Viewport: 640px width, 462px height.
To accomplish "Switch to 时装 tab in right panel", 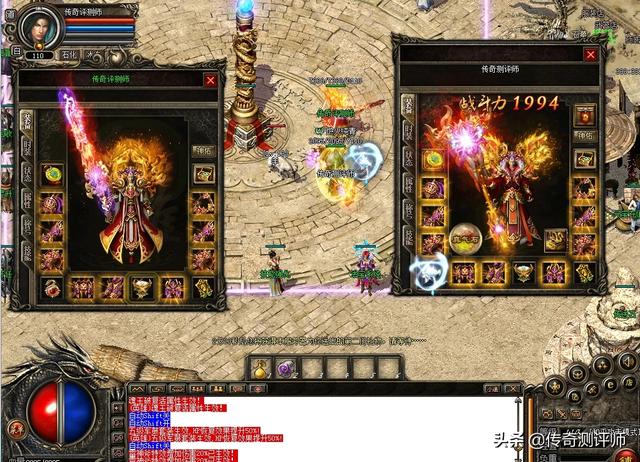I will [408, 132].
